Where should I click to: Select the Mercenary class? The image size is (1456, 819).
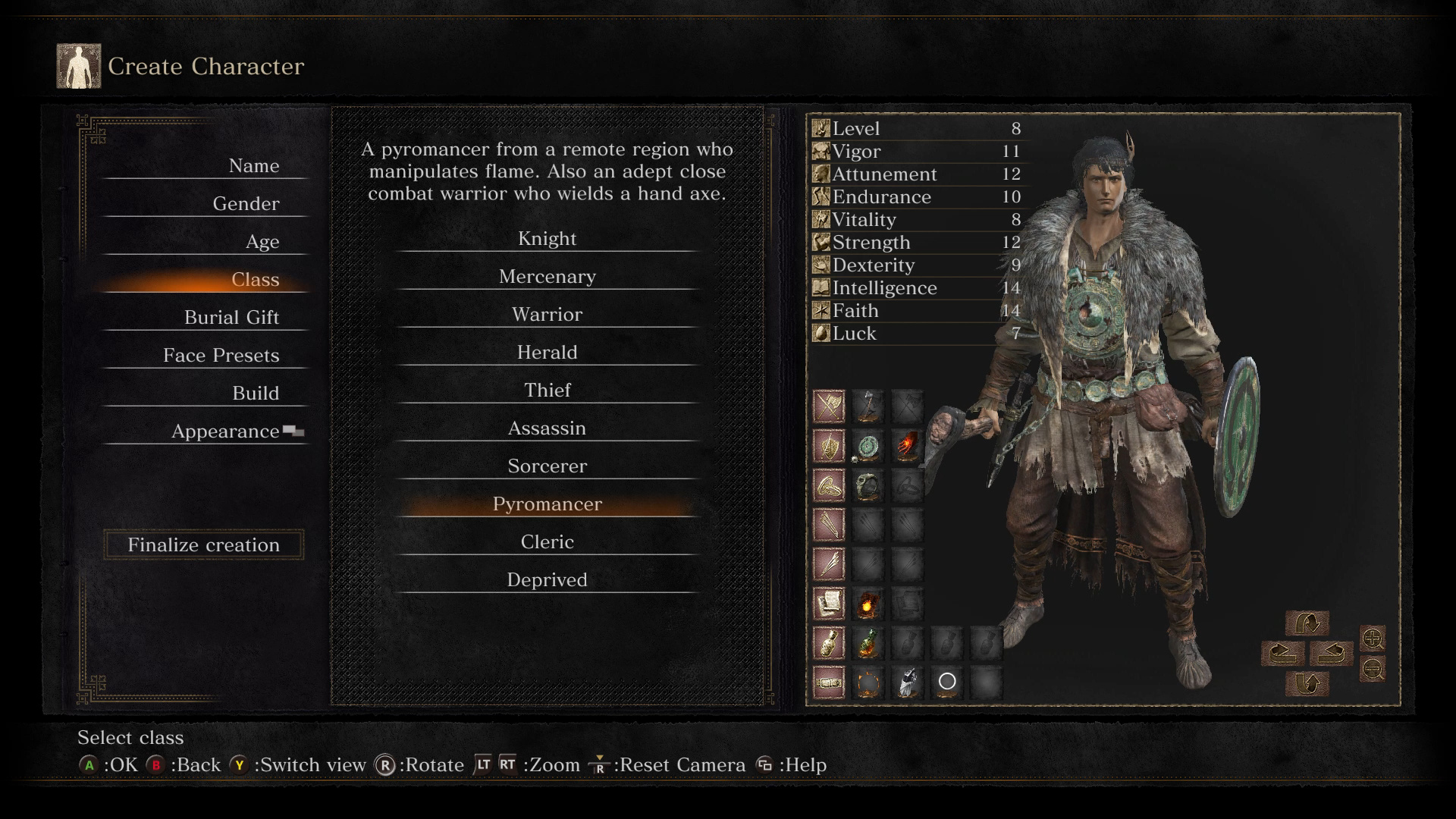coord(547,277)
